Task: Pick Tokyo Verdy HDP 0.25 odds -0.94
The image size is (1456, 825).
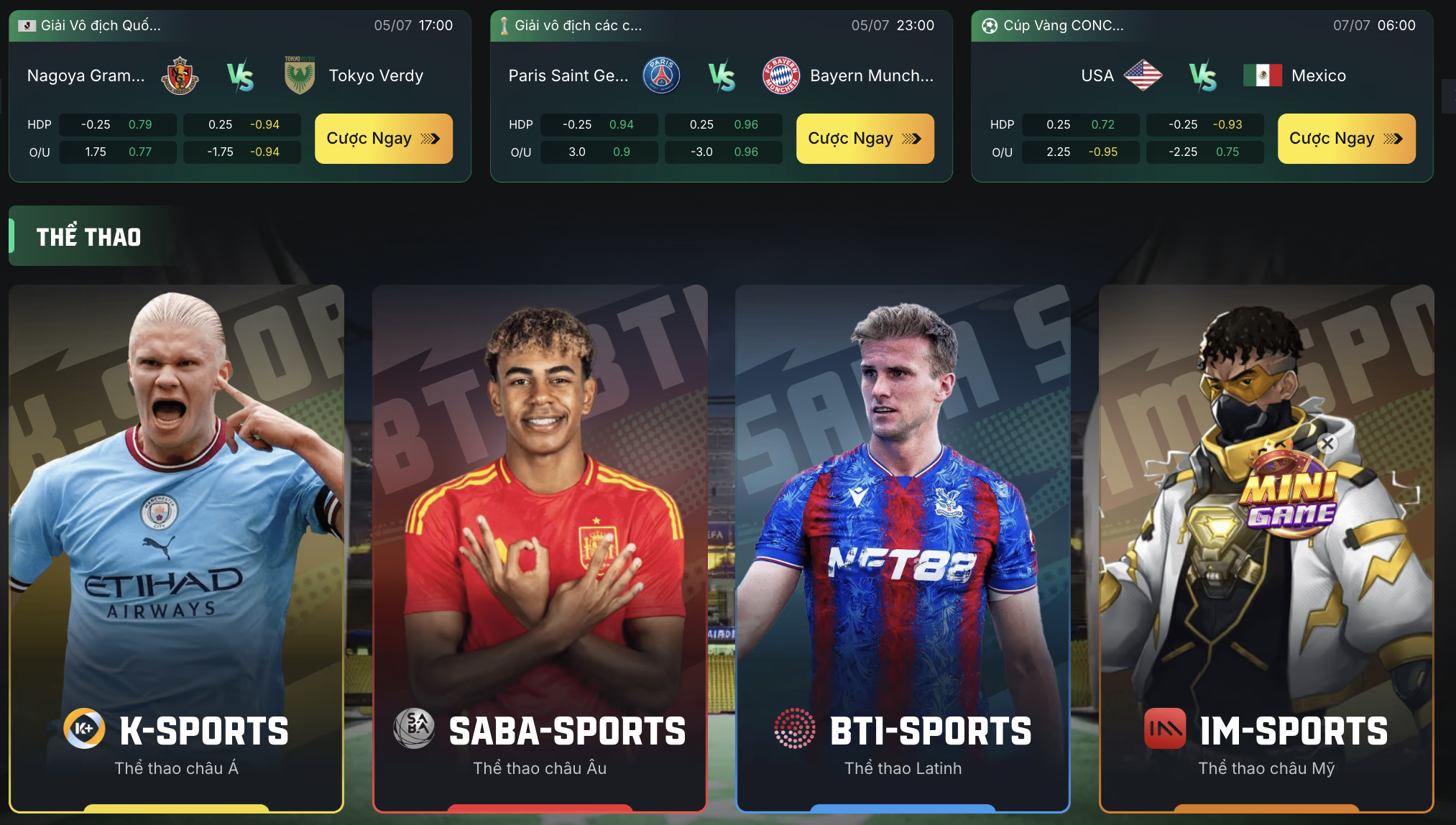Action: pyautogui.click(x=242, y=125)
